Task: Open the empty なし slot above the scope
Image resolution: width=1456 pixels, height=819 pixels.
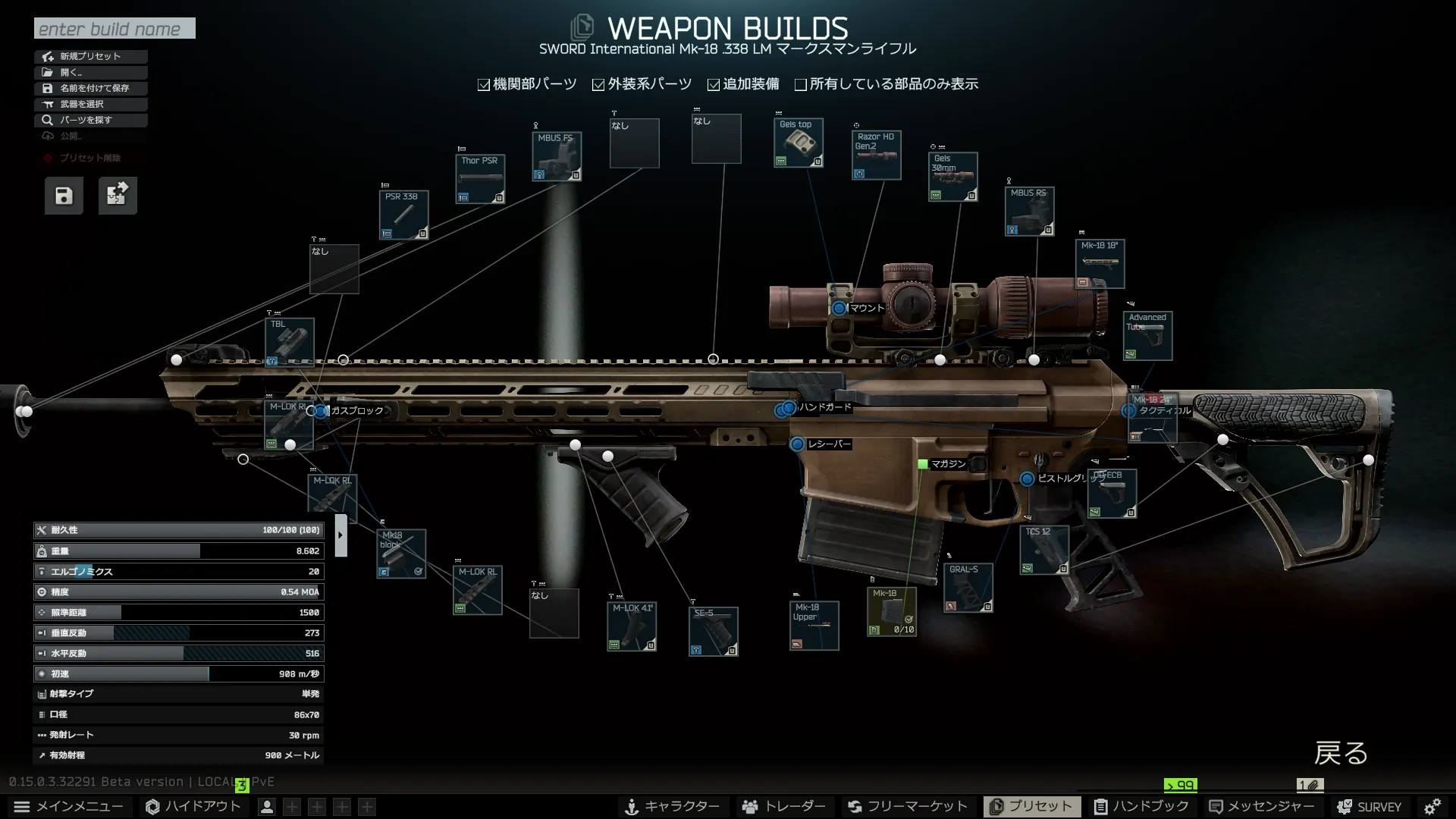Action: click(716, 138)
